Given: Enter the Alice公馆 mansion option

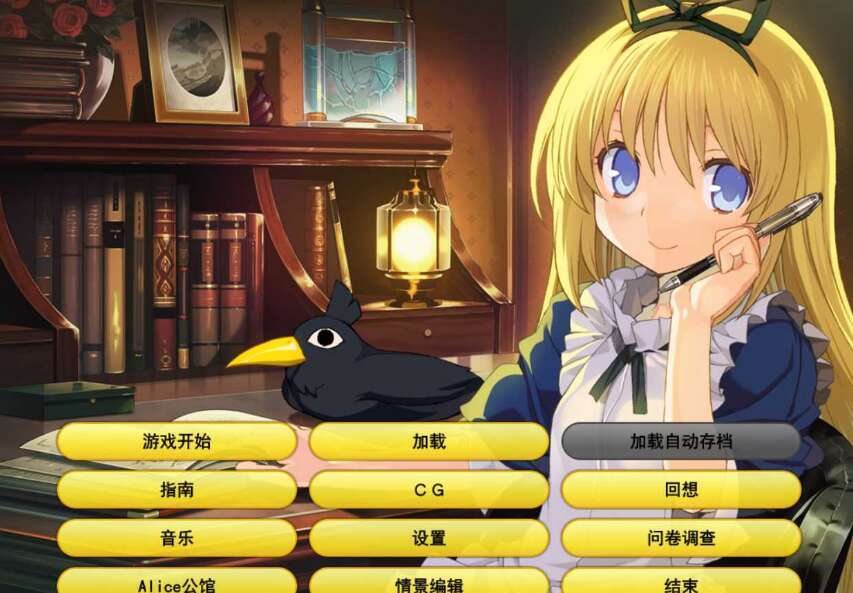Looking at the screenshot, I should pos(177,582).
